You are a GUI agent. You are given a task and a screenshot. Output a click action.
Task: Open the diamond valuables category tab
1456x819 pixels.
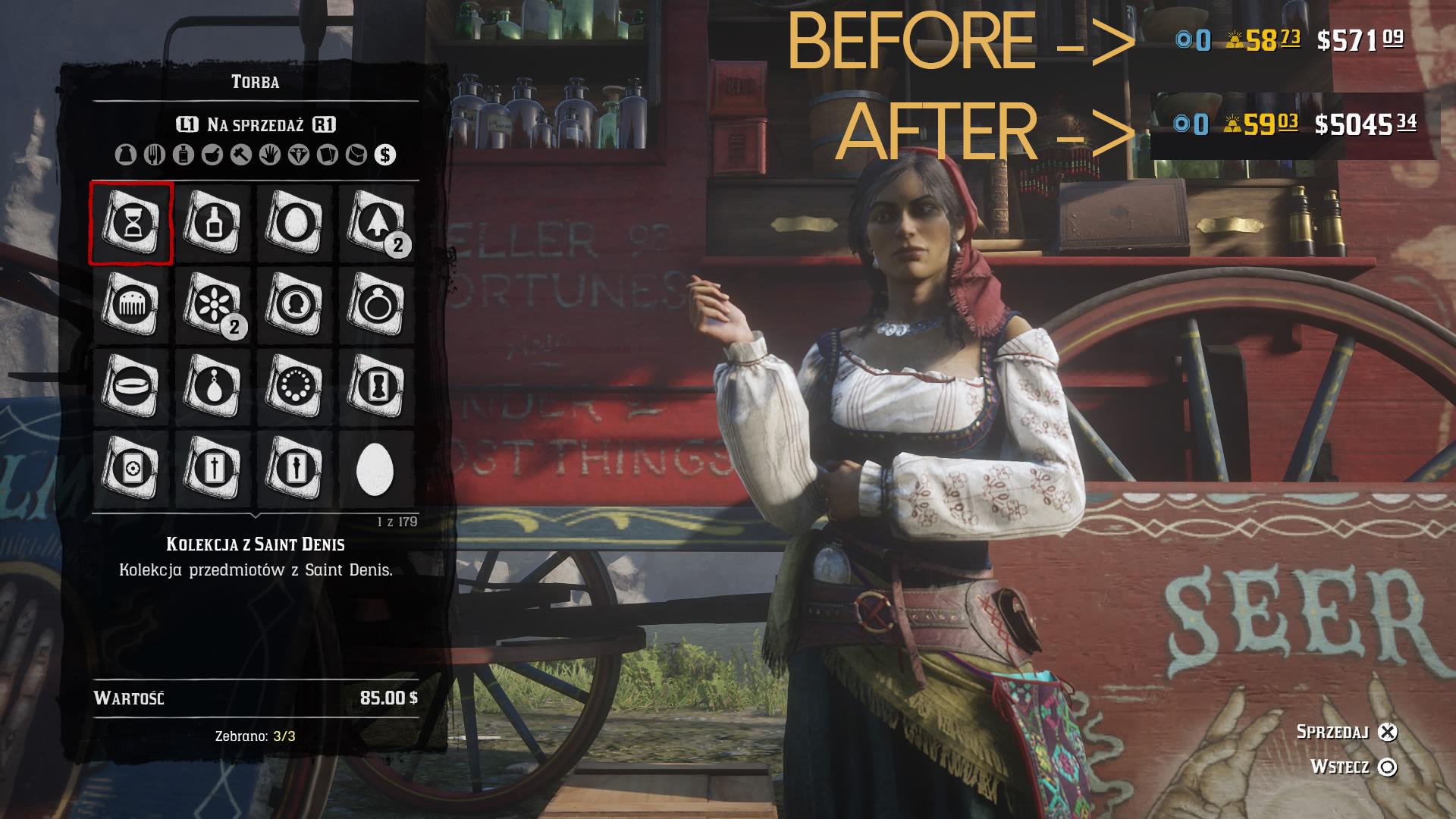(299, 155)
